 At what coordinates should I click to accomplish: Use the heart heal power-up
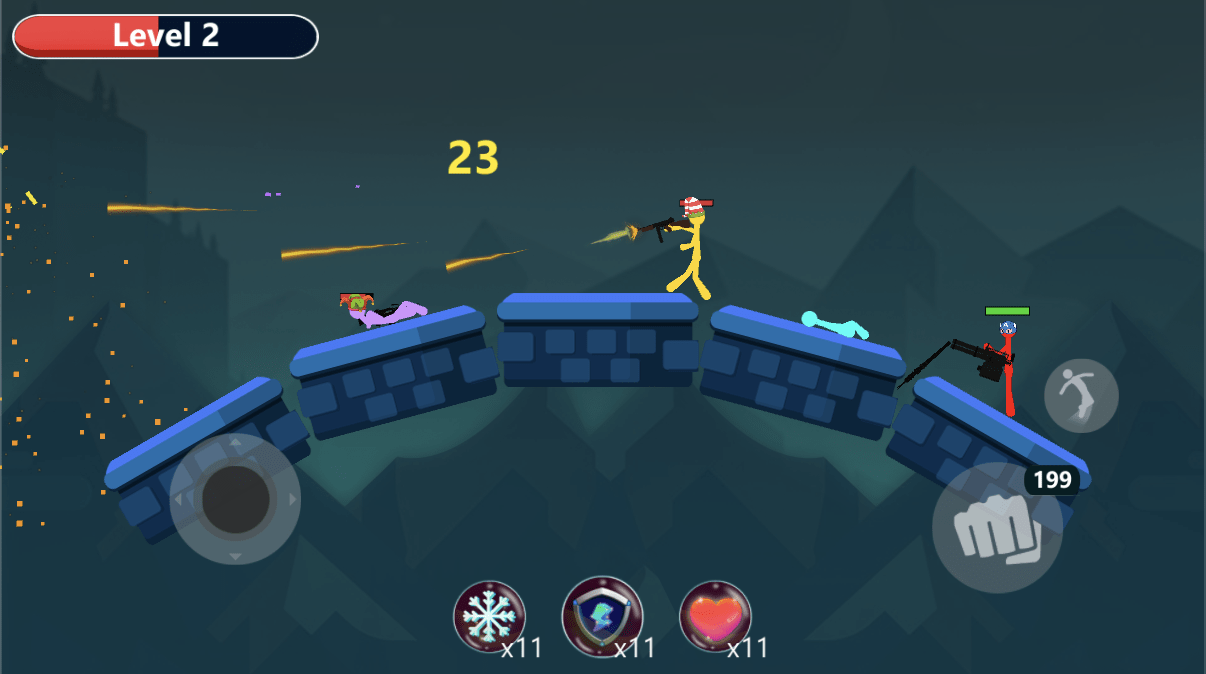click(715, 617)
